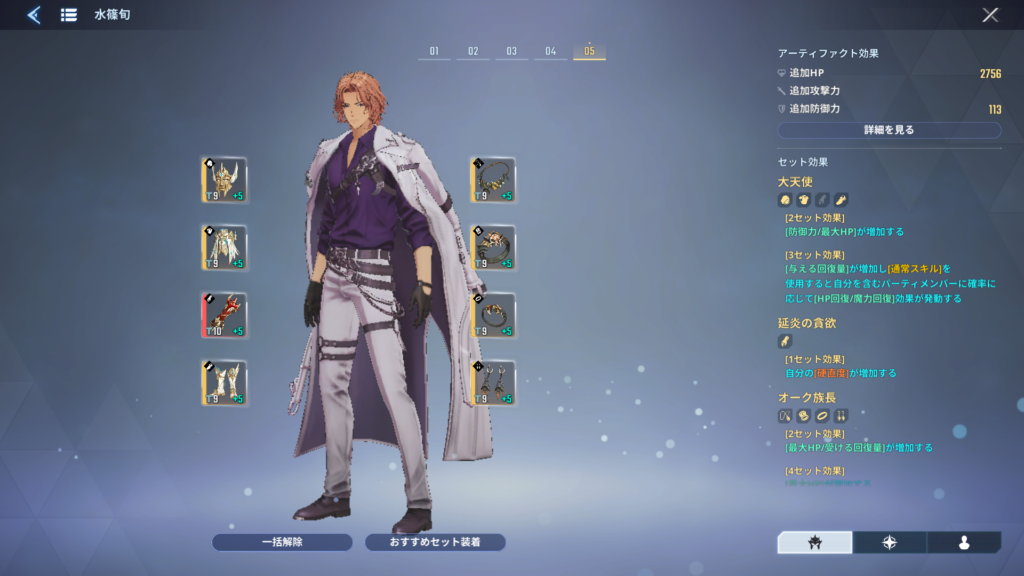Click 一括解除 to unequip all

282,542
